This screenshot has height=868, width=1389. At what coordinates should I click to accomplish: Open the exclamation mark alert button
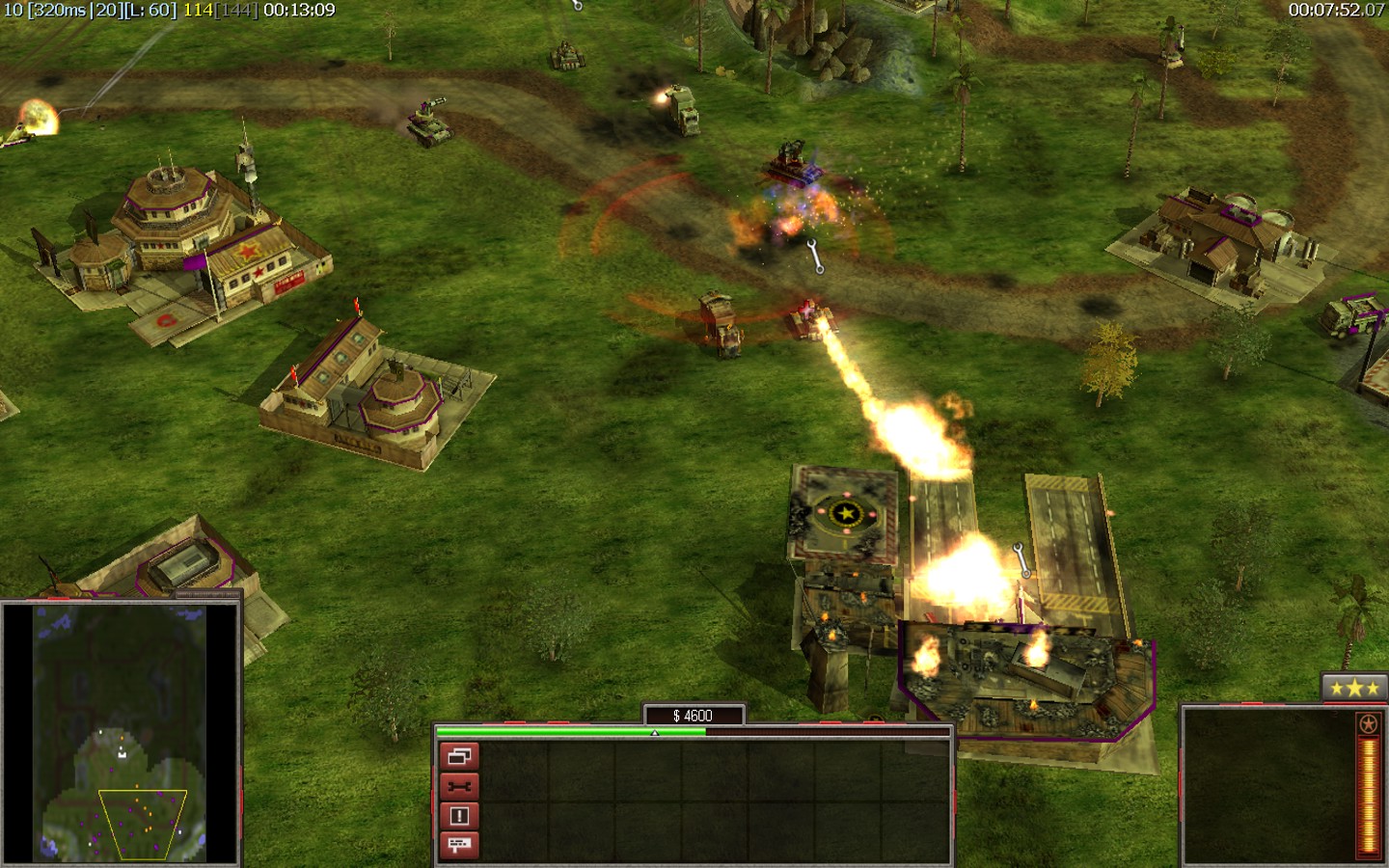[459, 816]
